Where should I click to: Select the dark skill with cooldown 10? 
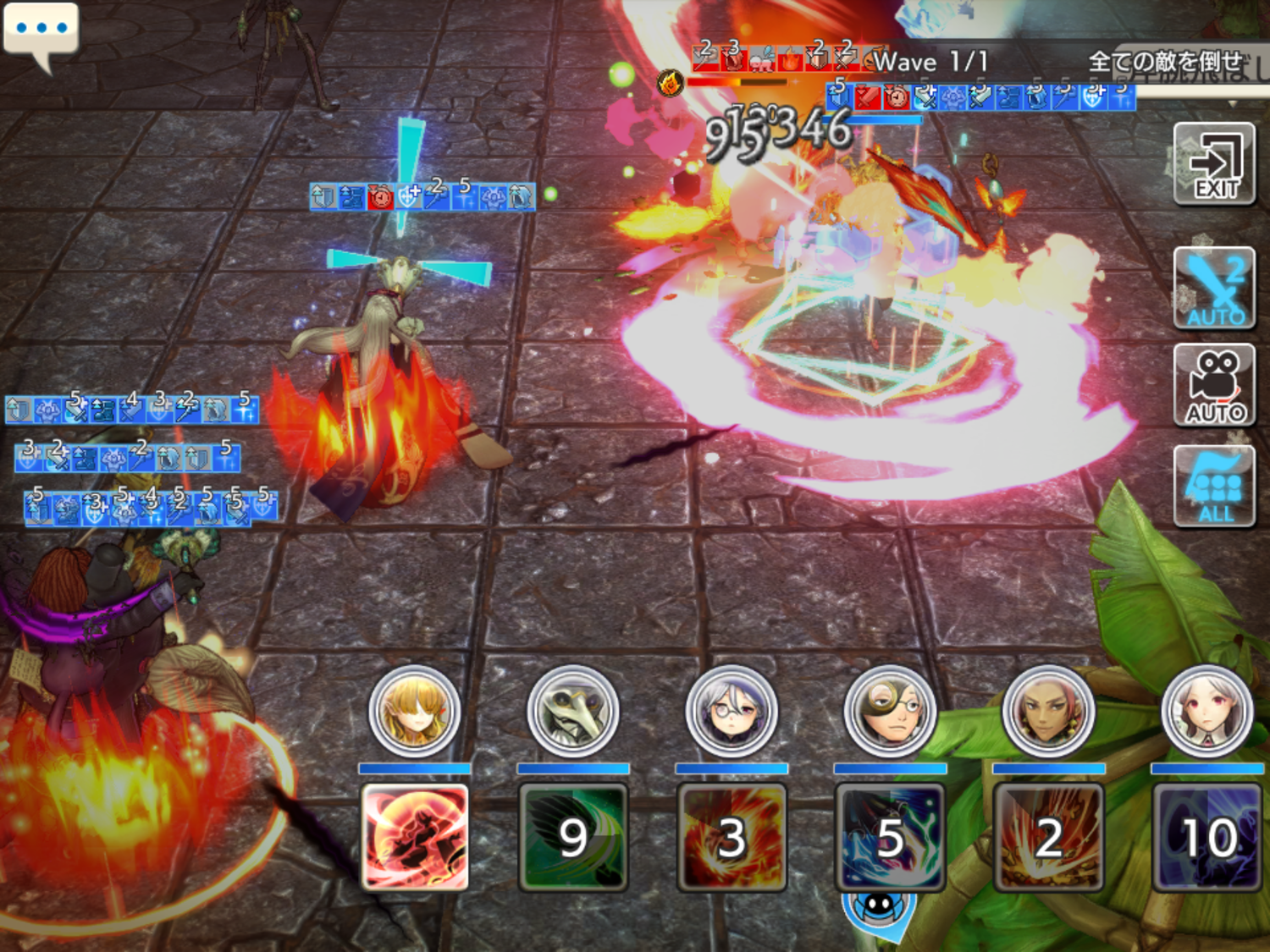point(1206,838)
